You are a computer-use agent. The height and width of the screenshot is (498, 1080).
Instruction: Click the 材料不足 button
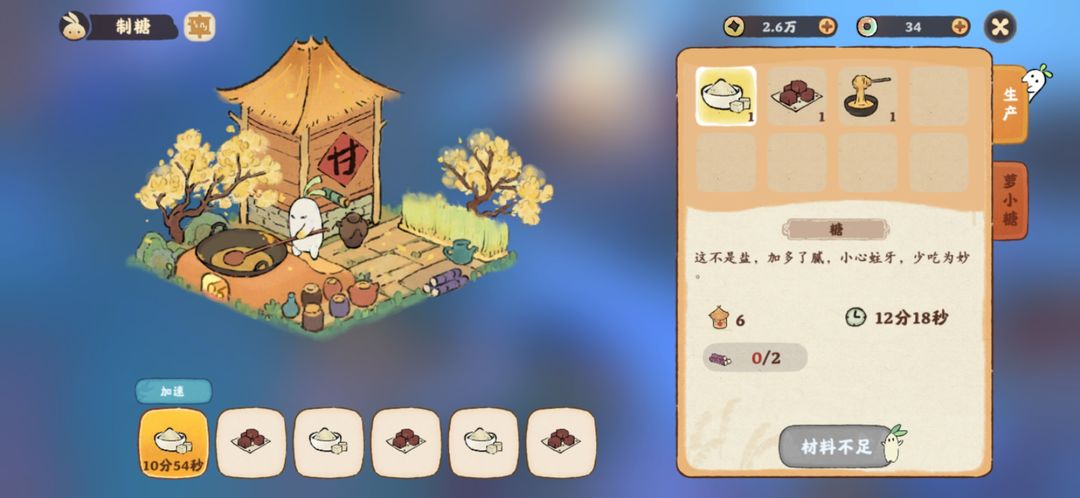tap(836, 447)
